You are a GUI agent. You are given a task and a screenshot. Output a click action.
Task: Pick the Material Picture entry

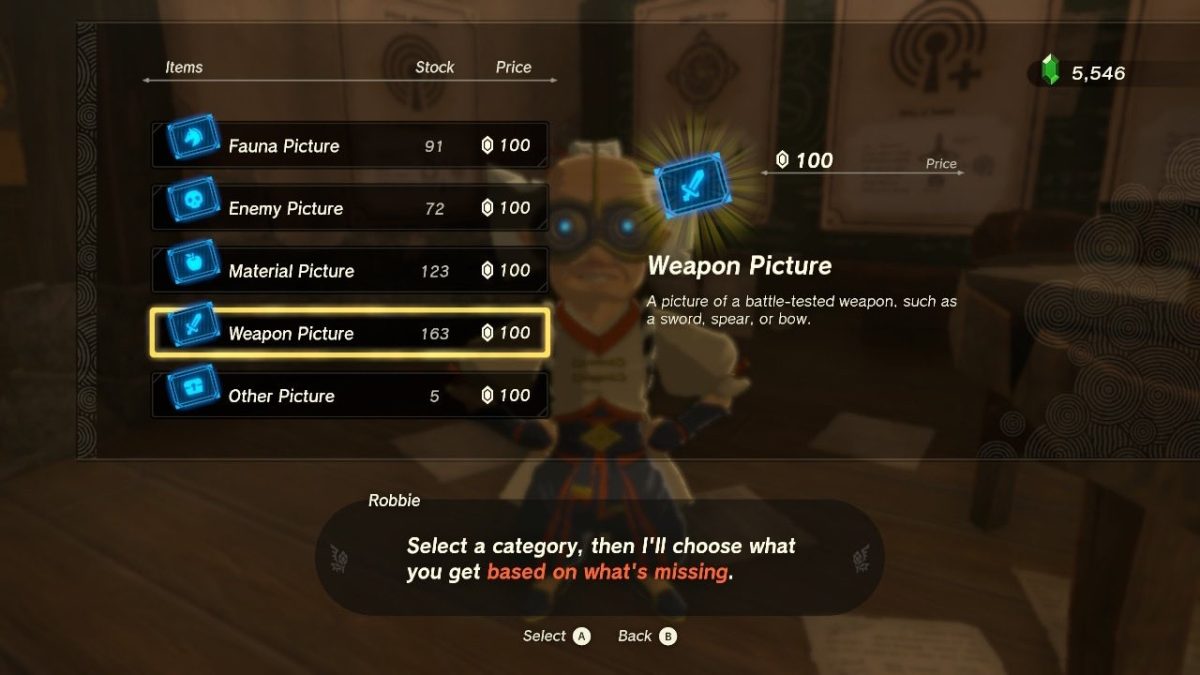point(350,271)
